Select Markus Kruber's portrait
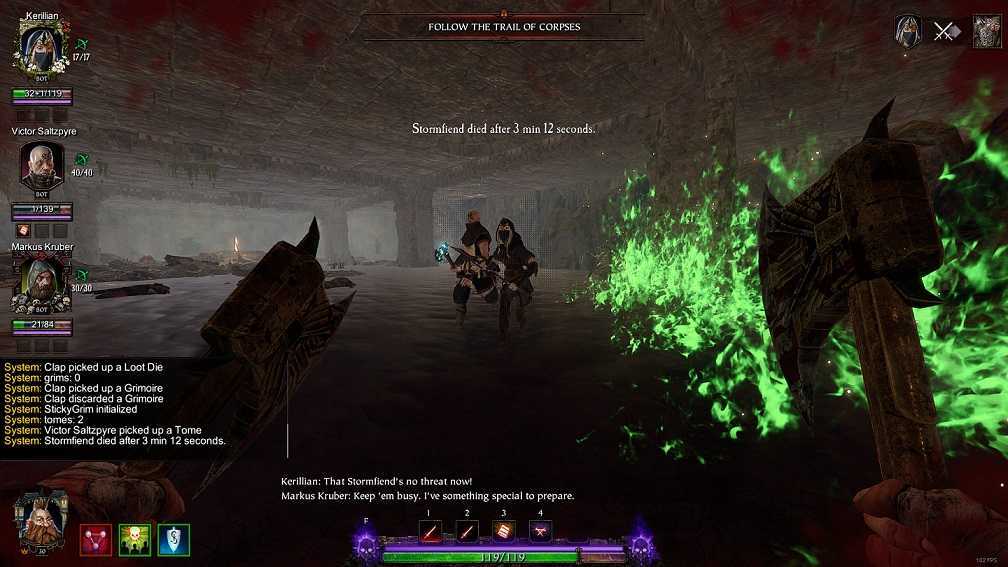Screen dimensions: 1008x567 (x=41, y=283)
